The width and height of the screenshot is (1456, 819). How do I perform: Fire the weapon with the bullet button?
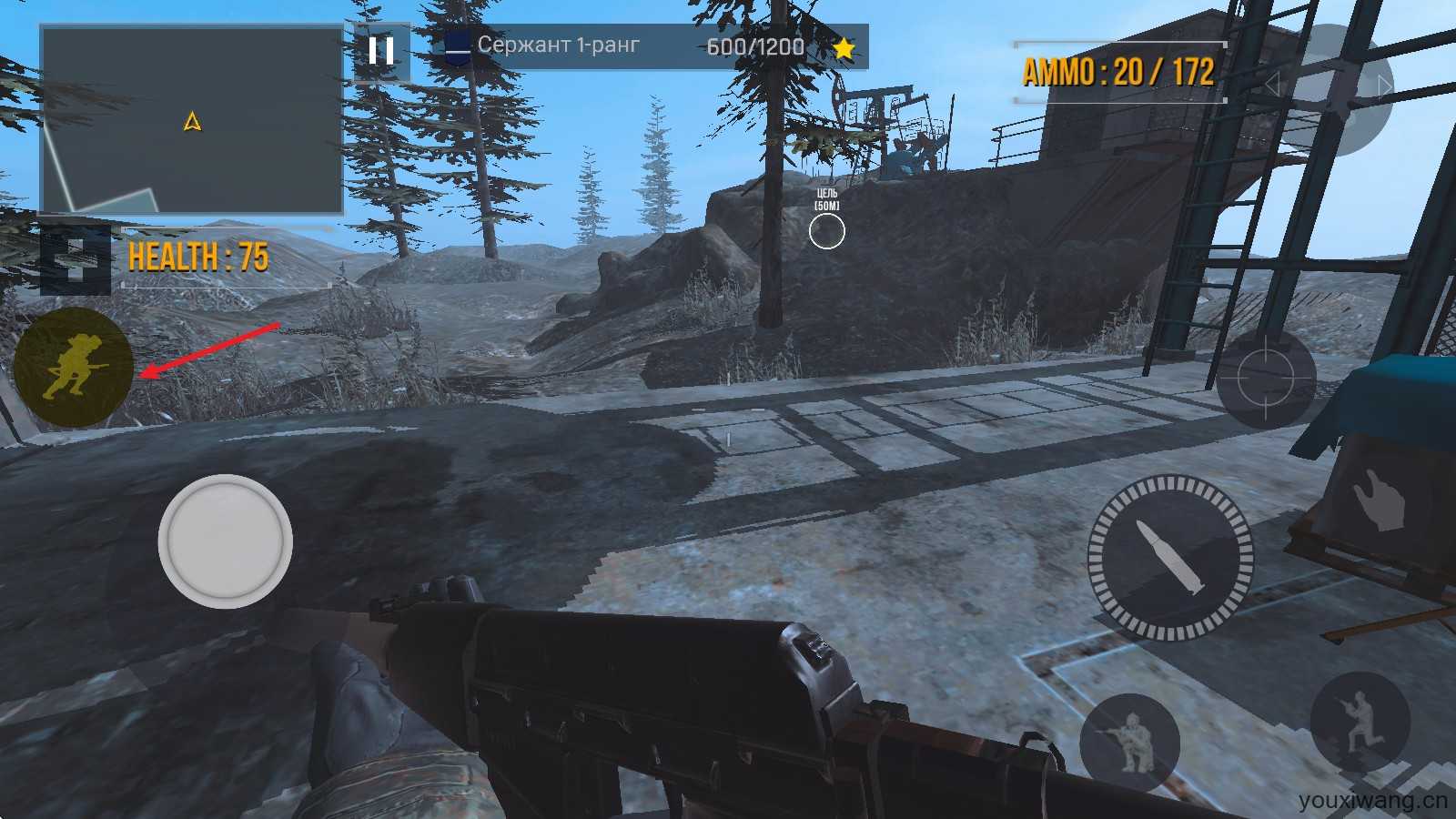1170,557
